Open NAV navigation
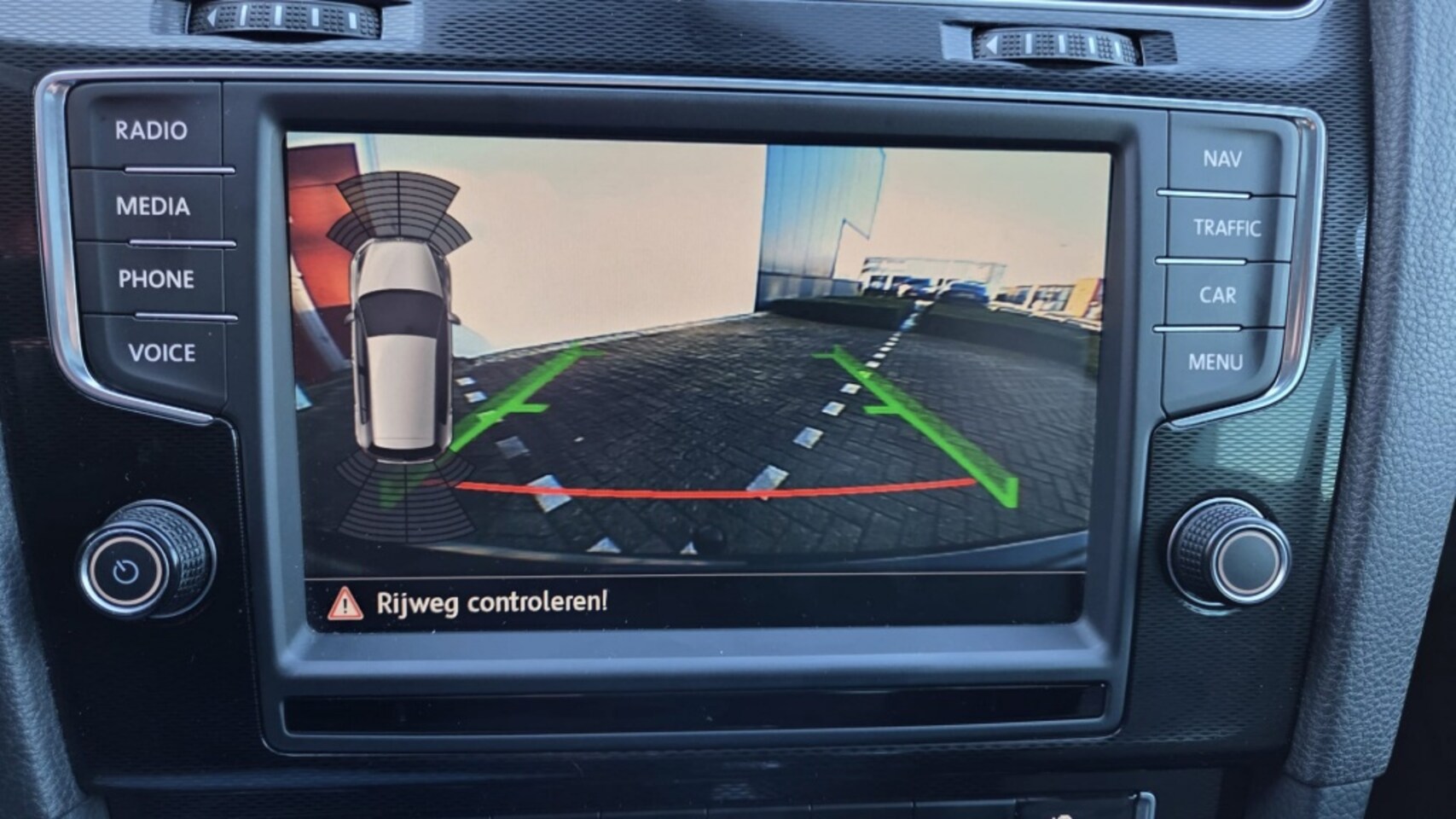 pyautogui.click(x=1221, y=159)
